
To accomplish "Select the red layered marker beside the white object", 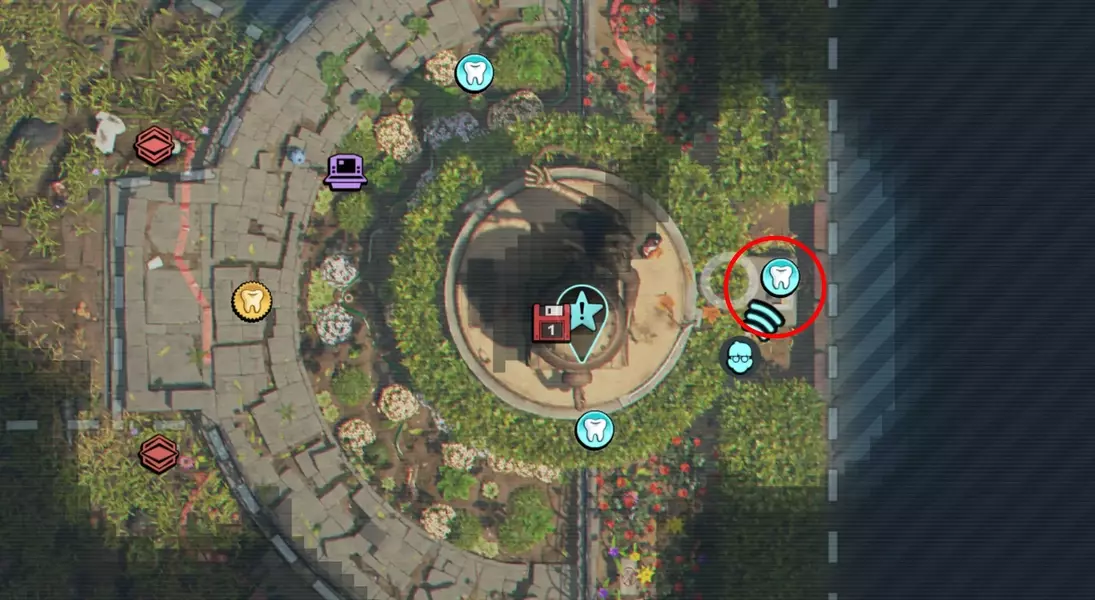I will [x=154, y=146].
